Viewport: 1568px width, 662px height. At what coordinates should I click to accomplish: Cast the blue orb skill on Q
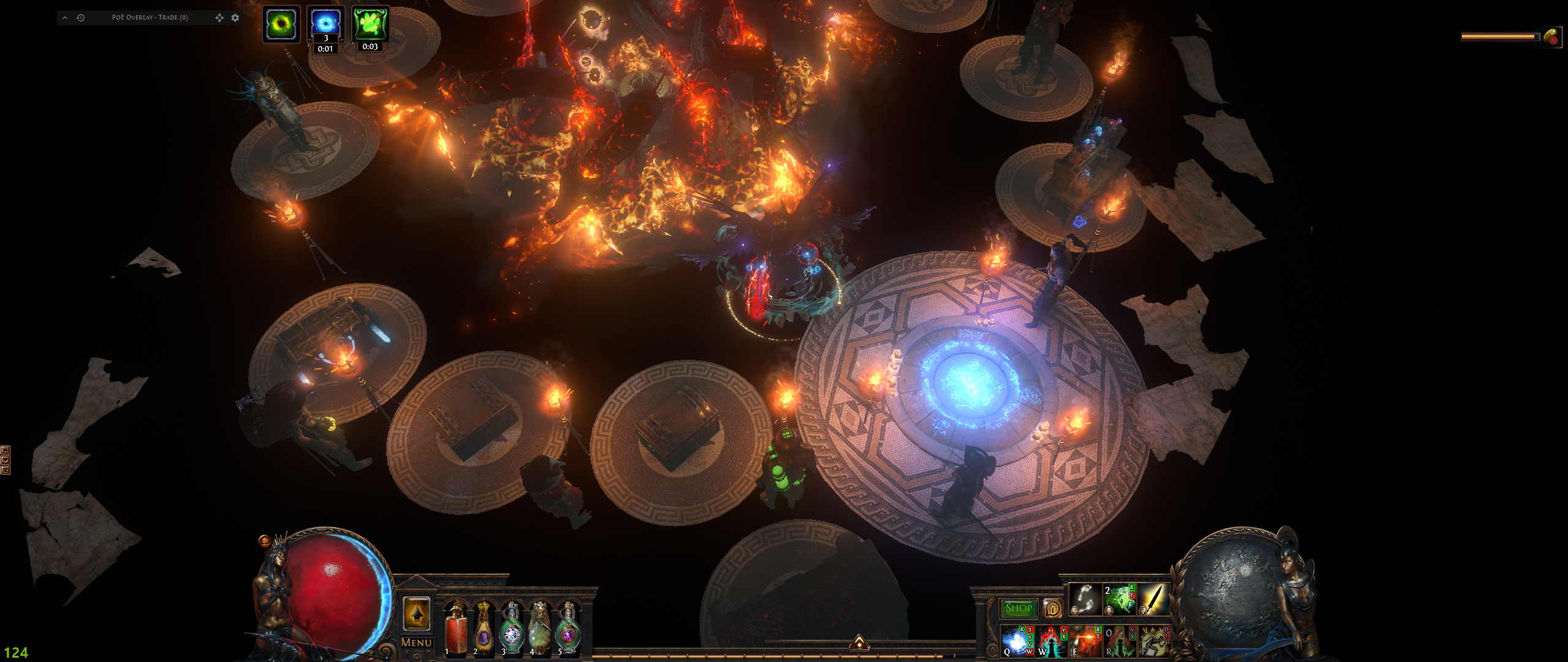[x=1016, y=641]
